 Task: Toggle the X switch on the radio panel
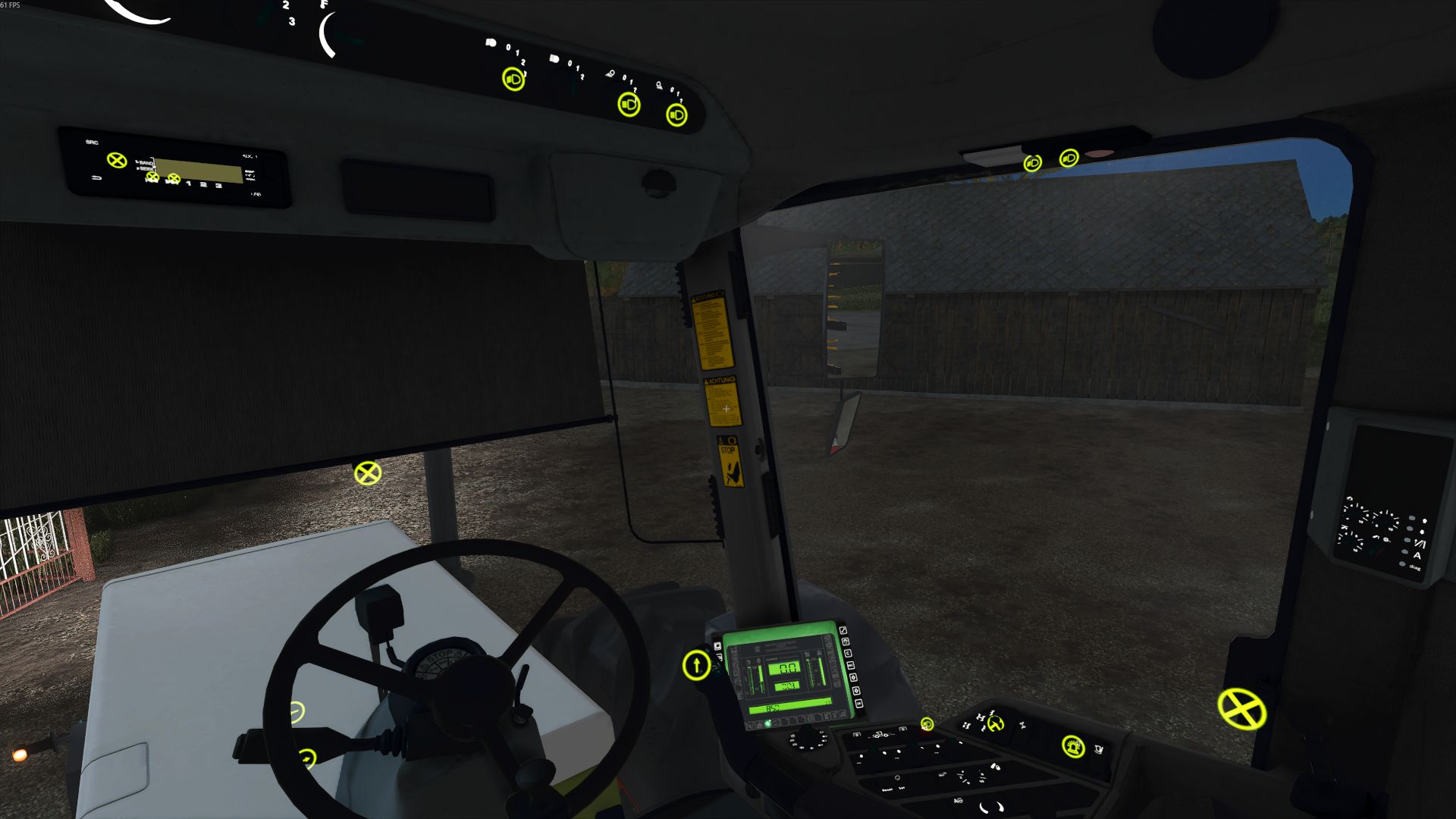pyautogui.click(x=116, y=160)
